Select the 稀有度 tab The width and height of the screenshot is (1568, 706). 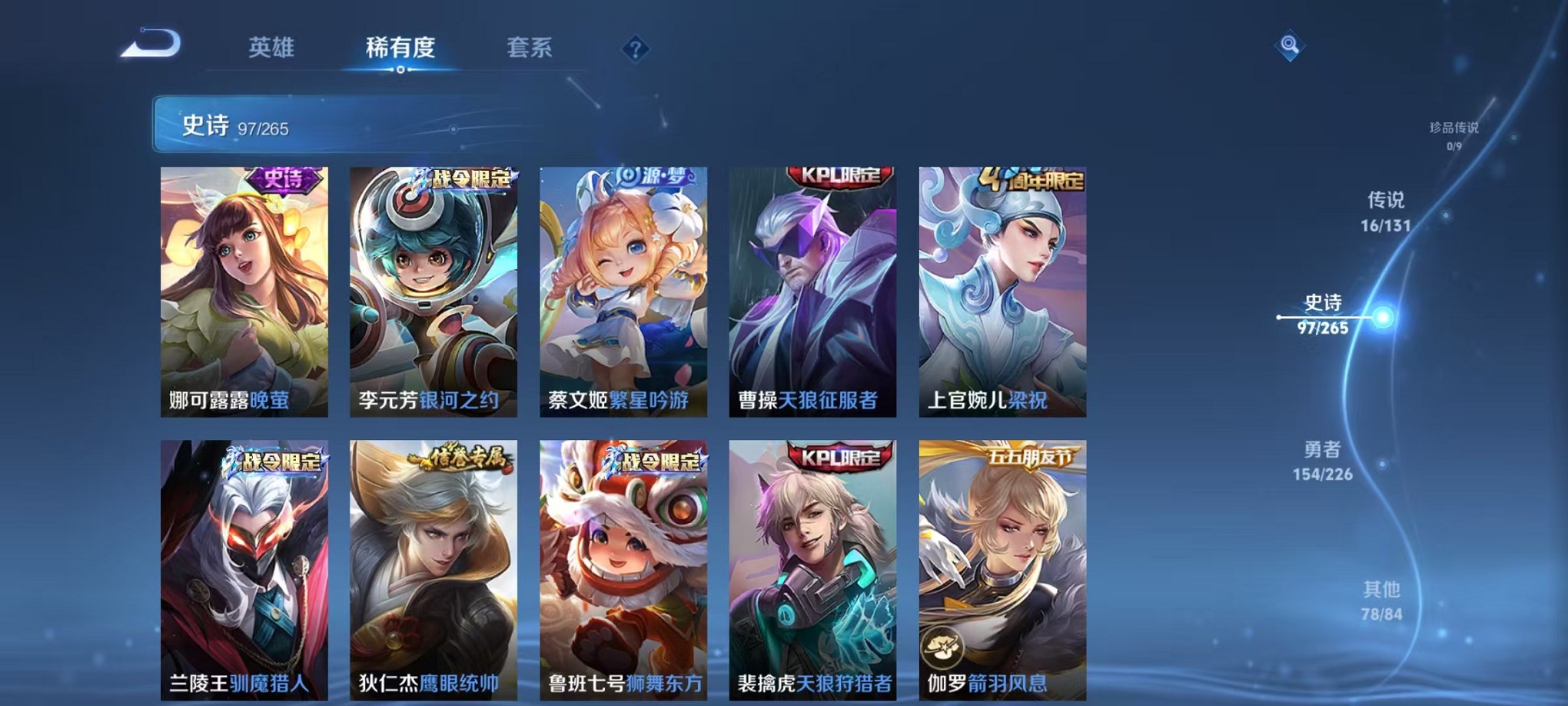400,48
